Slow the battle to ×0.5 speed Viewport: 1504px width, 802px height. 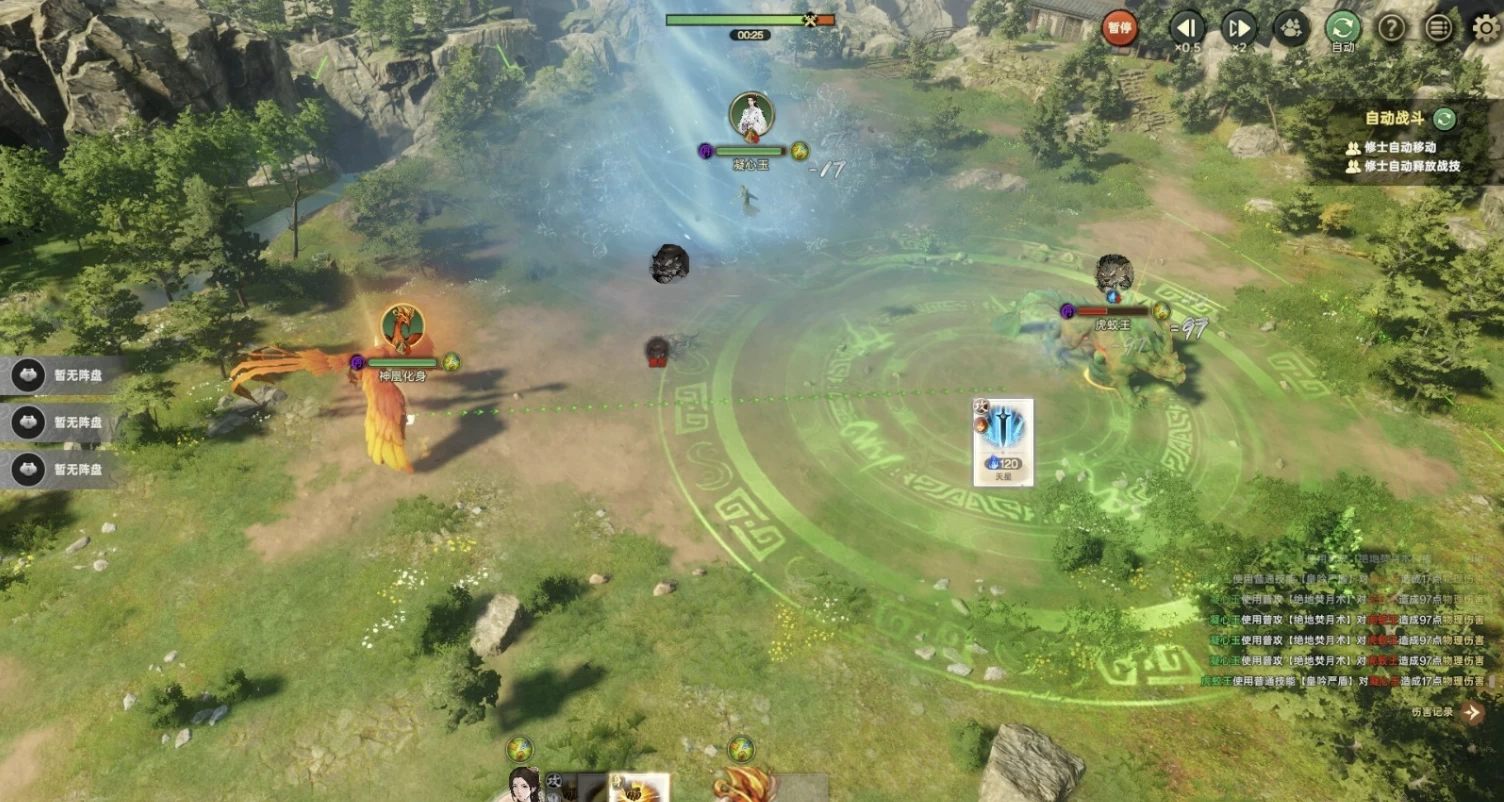pyautogui.click(x=1187, y=27)
